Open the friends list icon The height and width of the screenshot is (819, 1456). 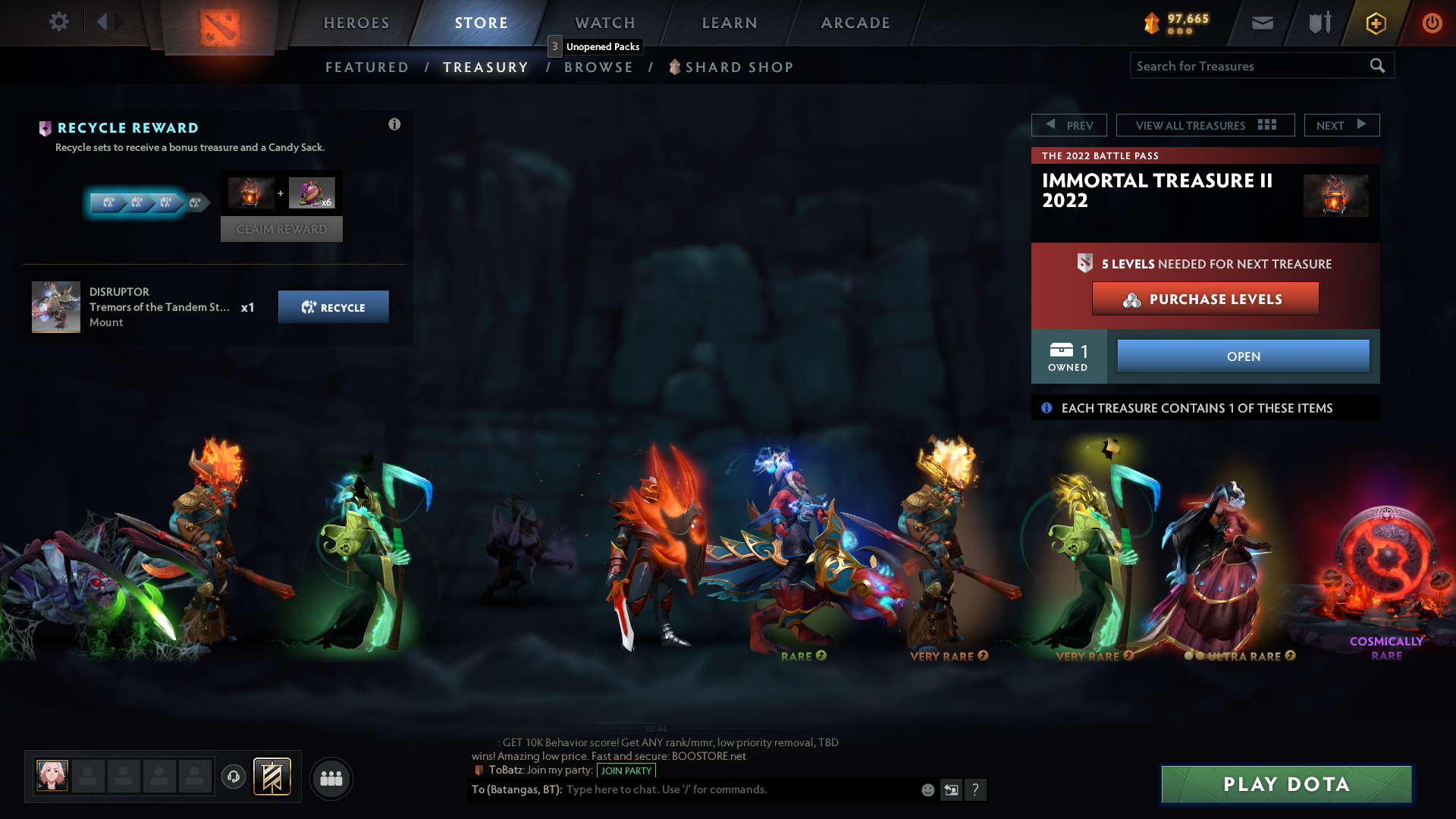pos(331,778)
